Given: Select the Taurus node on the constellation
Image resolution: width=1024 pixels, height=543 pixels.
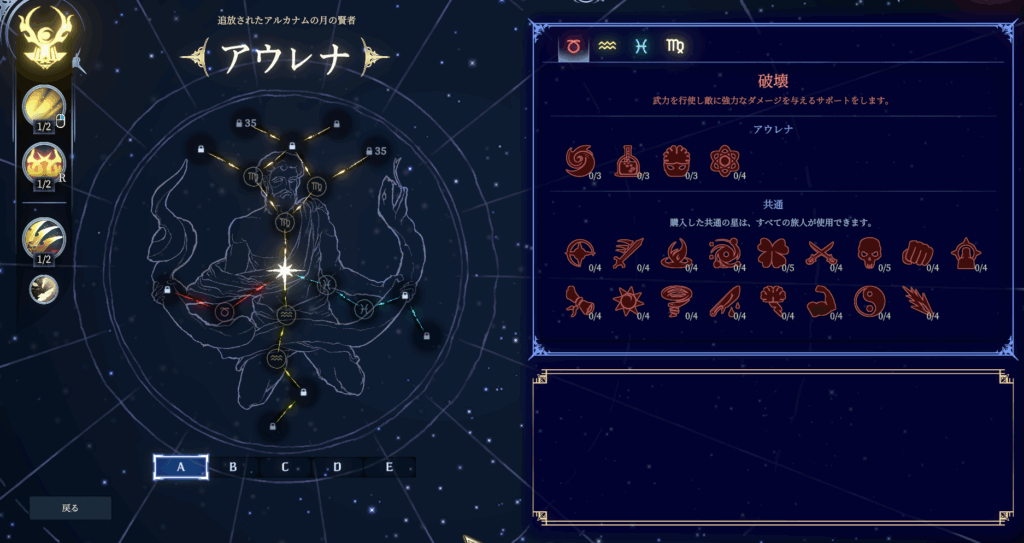Looking at the screenshot, I should (224, 312).
